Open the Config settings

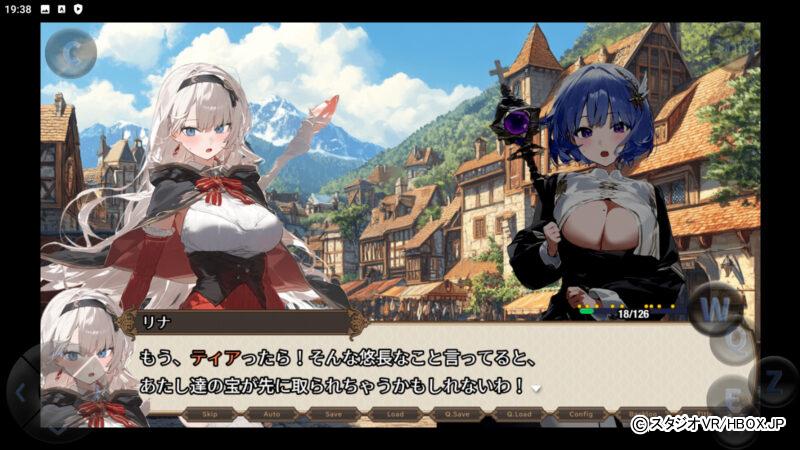[x=578, y=413]
